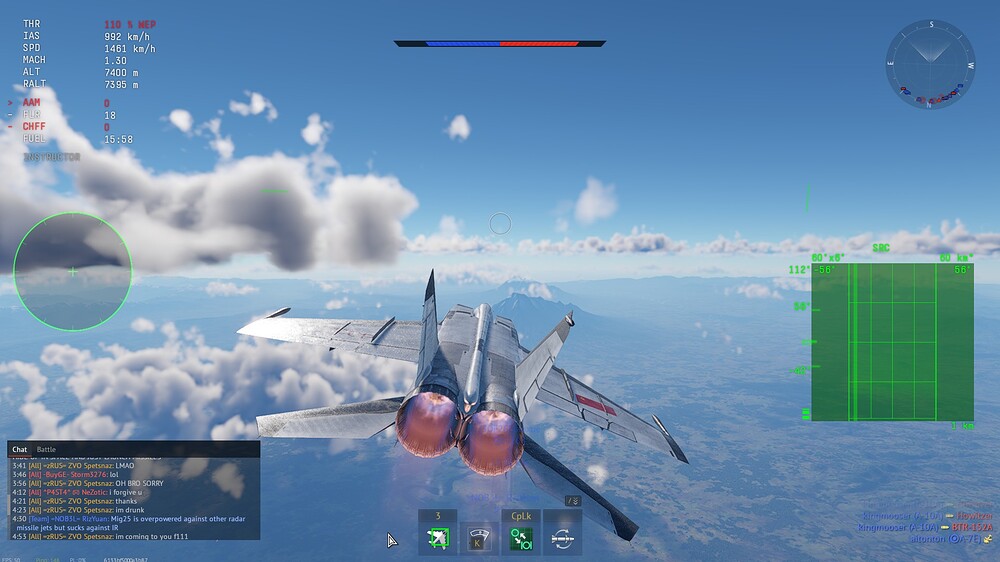Use the switch missile action icon
The width and height of the screenshot is (1000, 562).
click(563, 539)
